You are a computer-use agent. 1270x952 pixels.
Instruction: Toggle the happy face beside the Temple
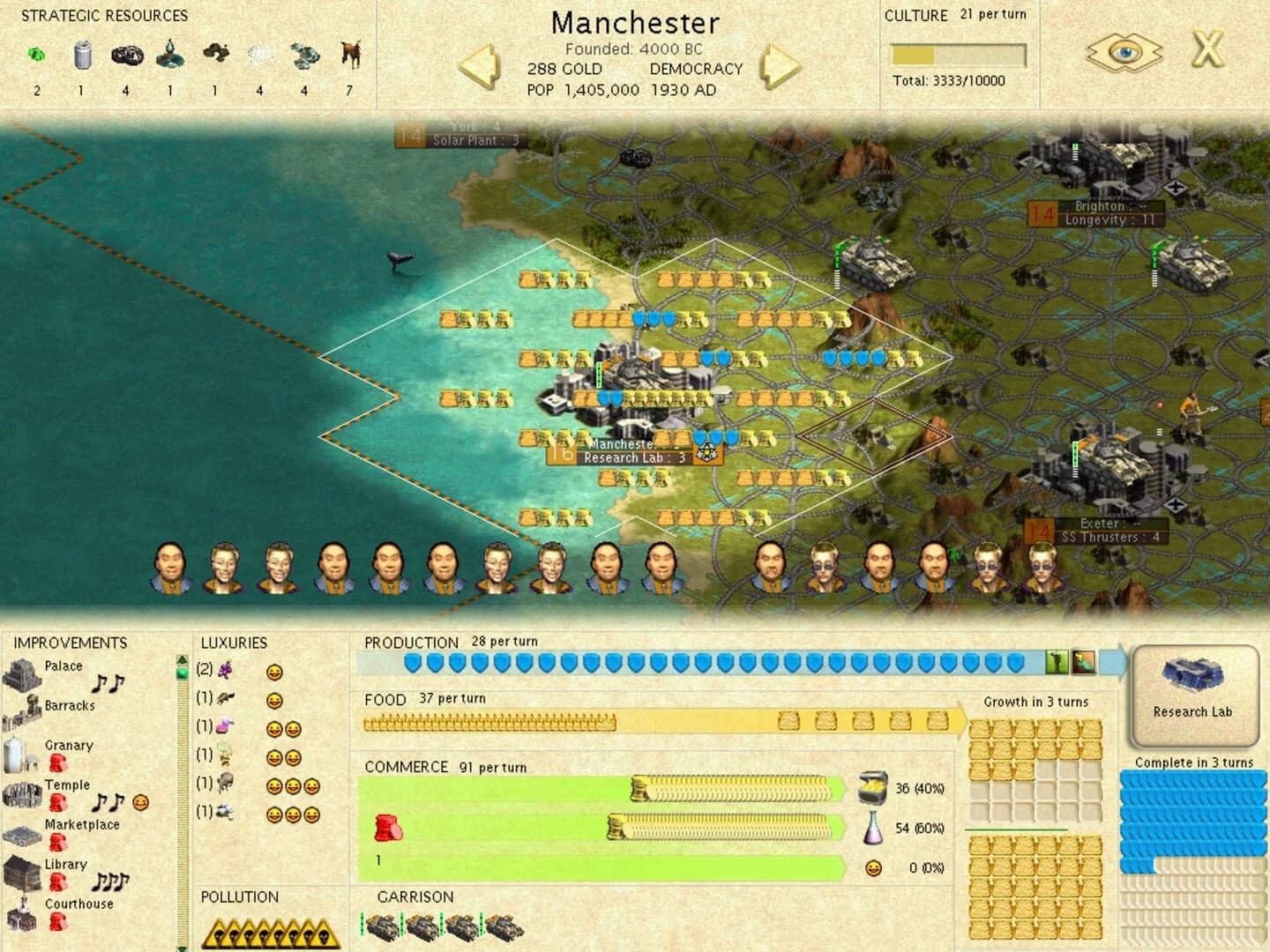(x=138, y=800)
